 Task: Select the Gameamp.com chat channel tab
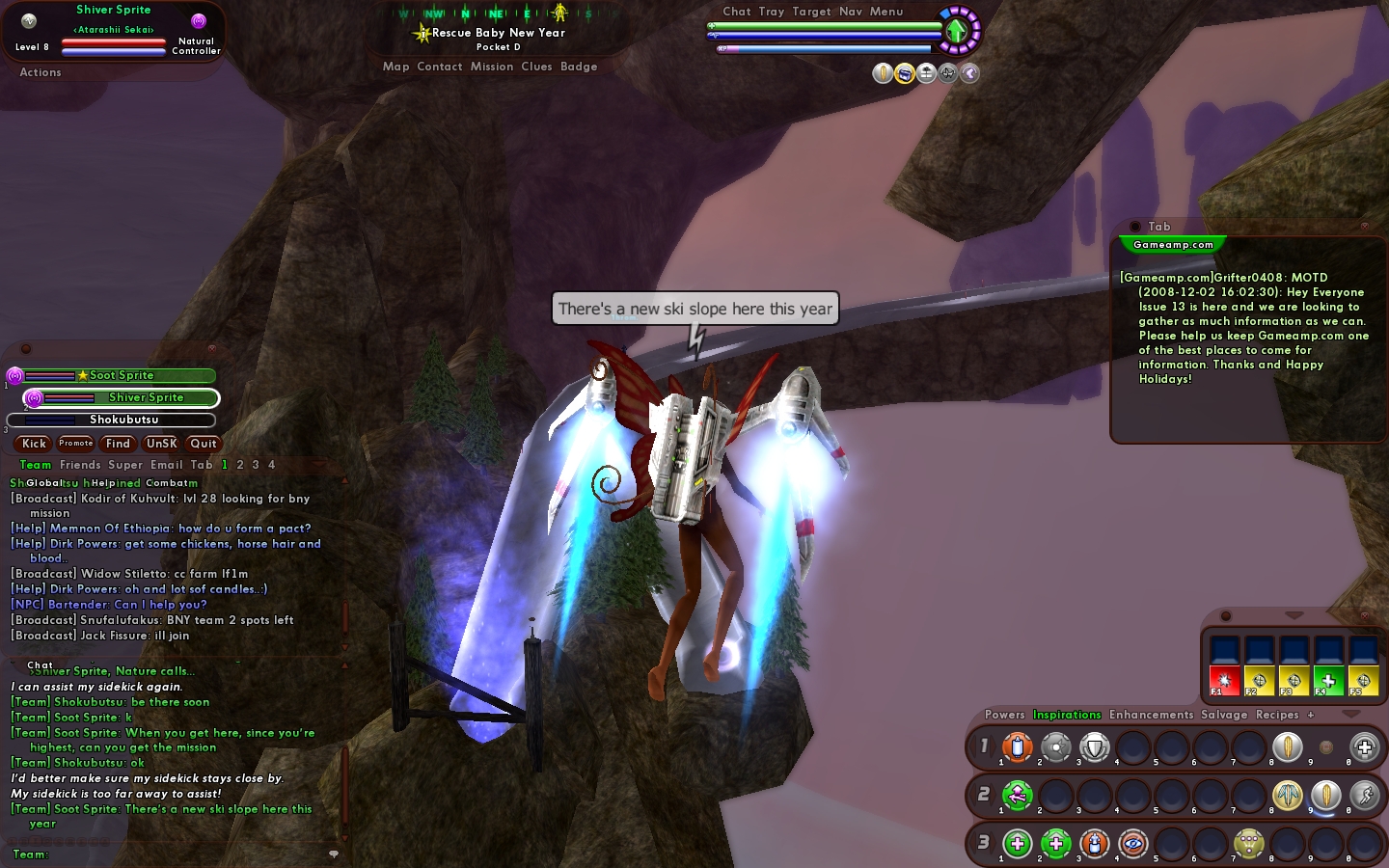click(1173, 245)
